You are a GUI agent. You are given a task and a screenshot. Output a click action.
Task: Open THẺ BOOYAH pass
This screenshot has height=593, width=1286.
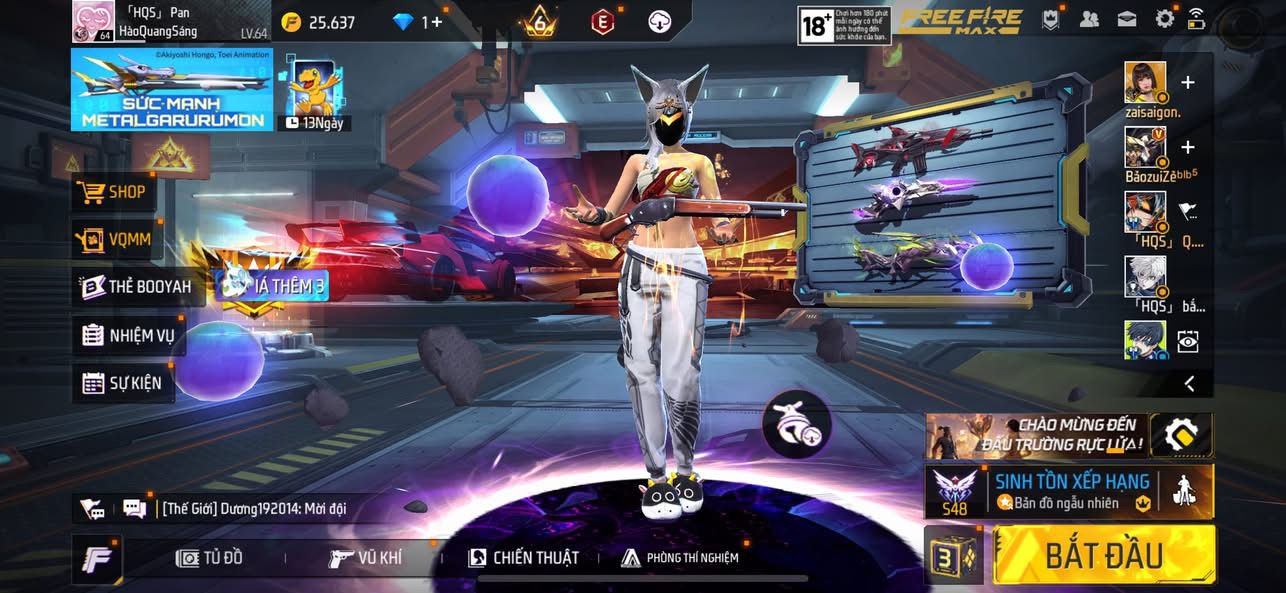(x=137, y=287)
